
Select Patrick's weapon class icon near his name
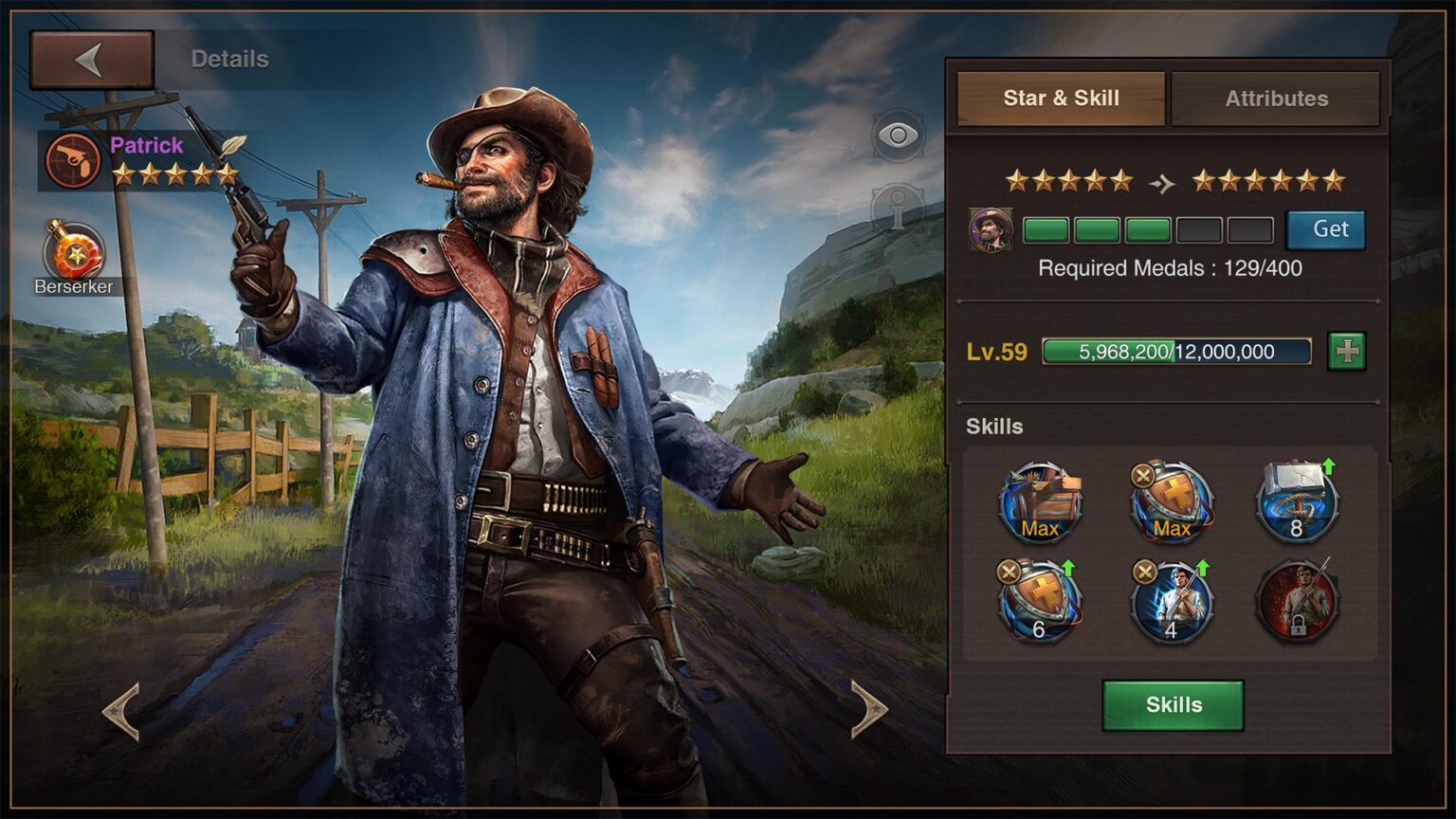[x=74, y=158]
